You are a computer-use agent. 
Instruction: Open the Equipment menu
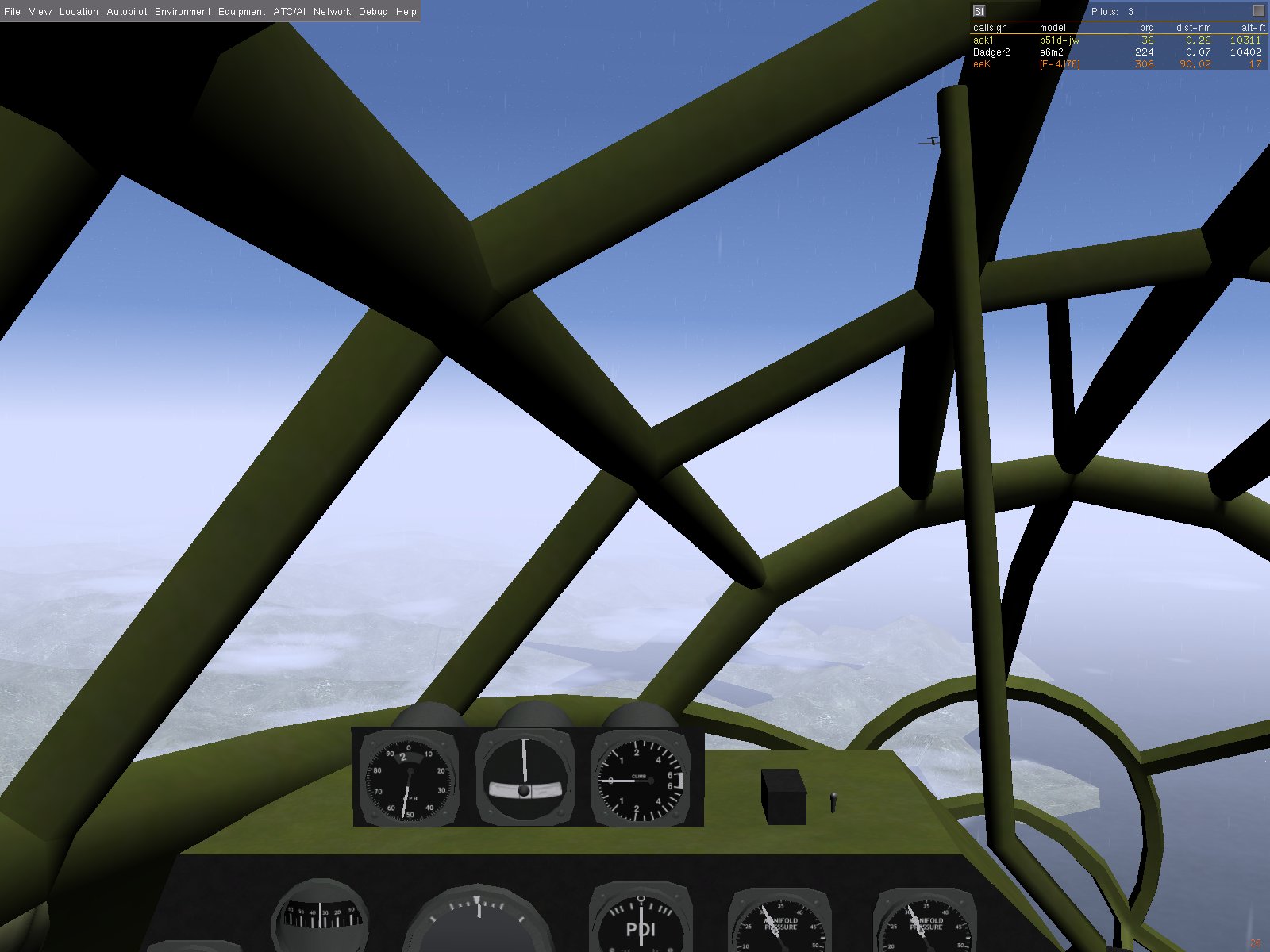coord(241,12)
